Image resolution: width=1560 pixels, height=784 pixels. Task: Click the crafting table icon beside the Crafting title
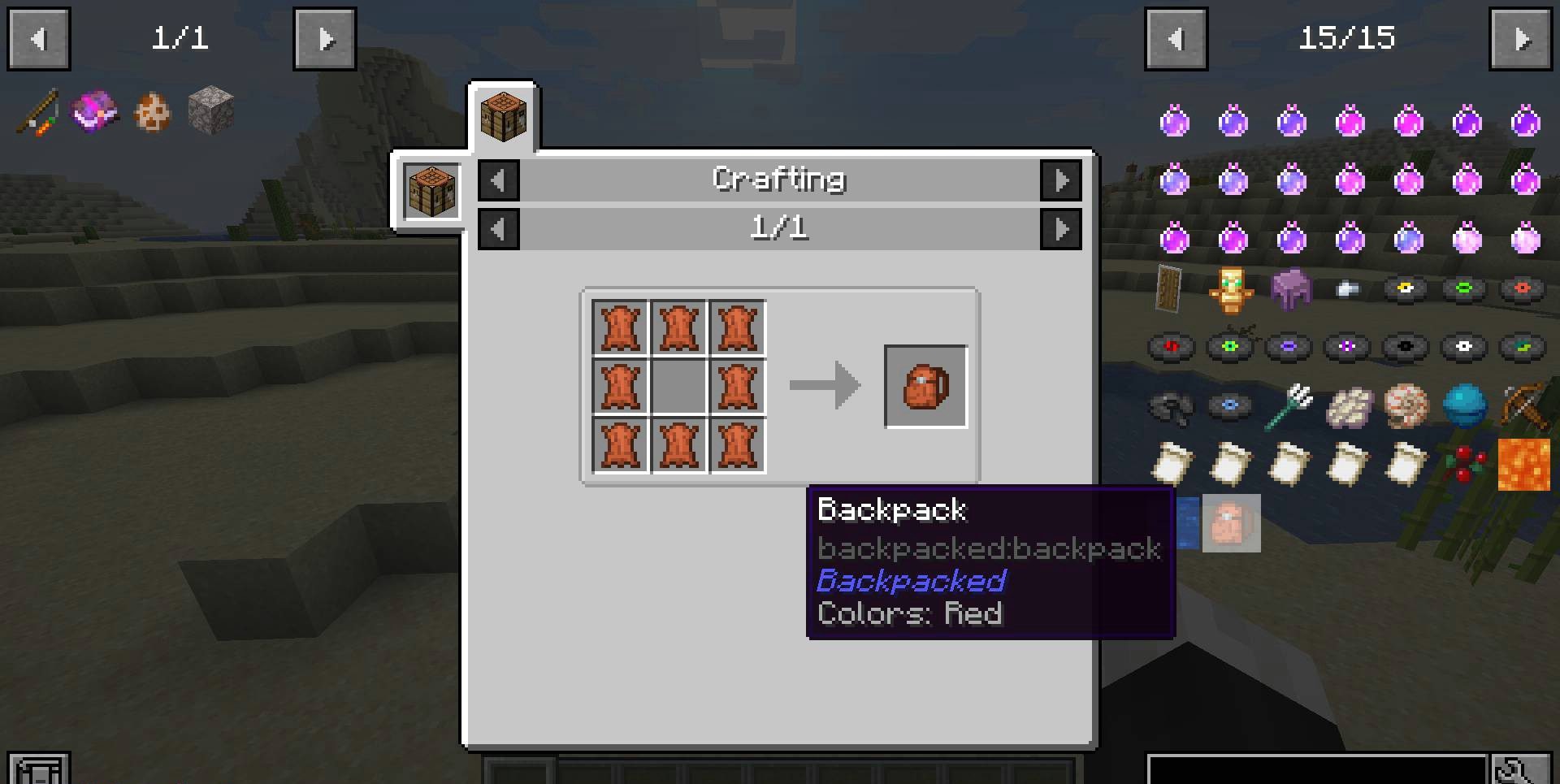pyautogui.click(x=431, y=191)
